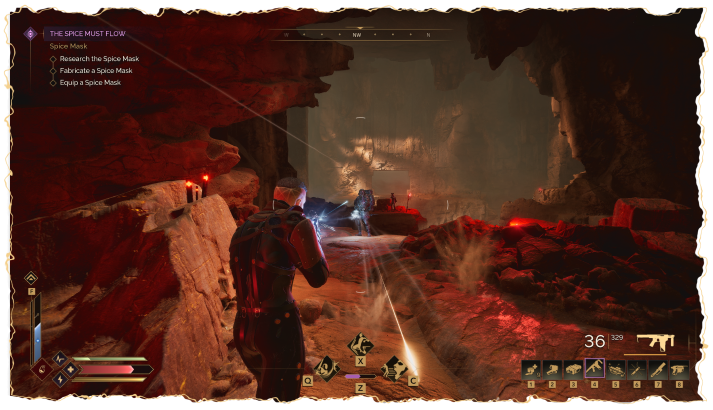Select the Research the Spice Mask objective
The width and height of the screenshot is (713, 410).
pyautogui.click(x=99, y=59)
